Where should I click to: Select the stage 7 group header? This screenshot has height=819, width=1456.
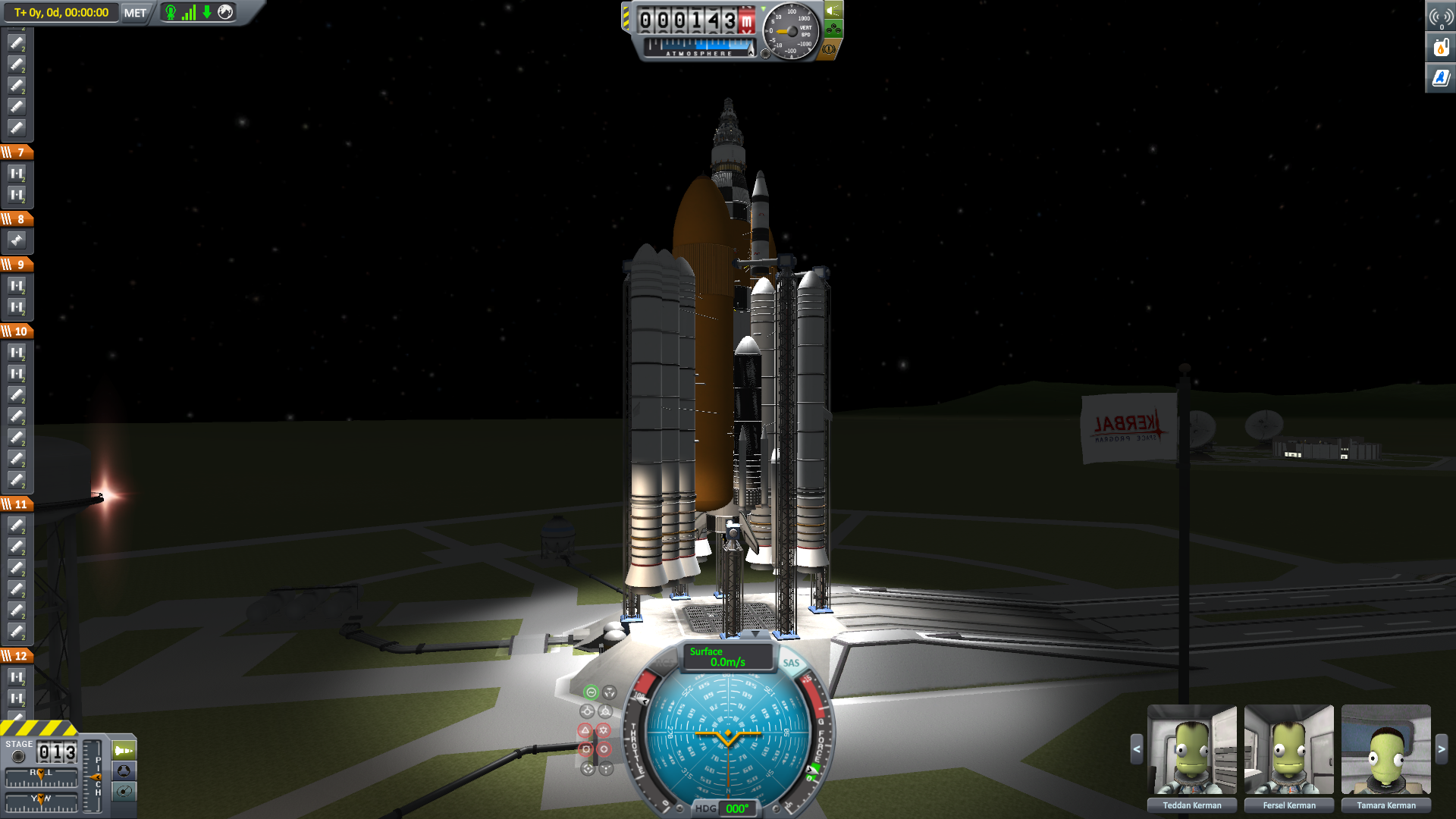[x=17, y=152]
